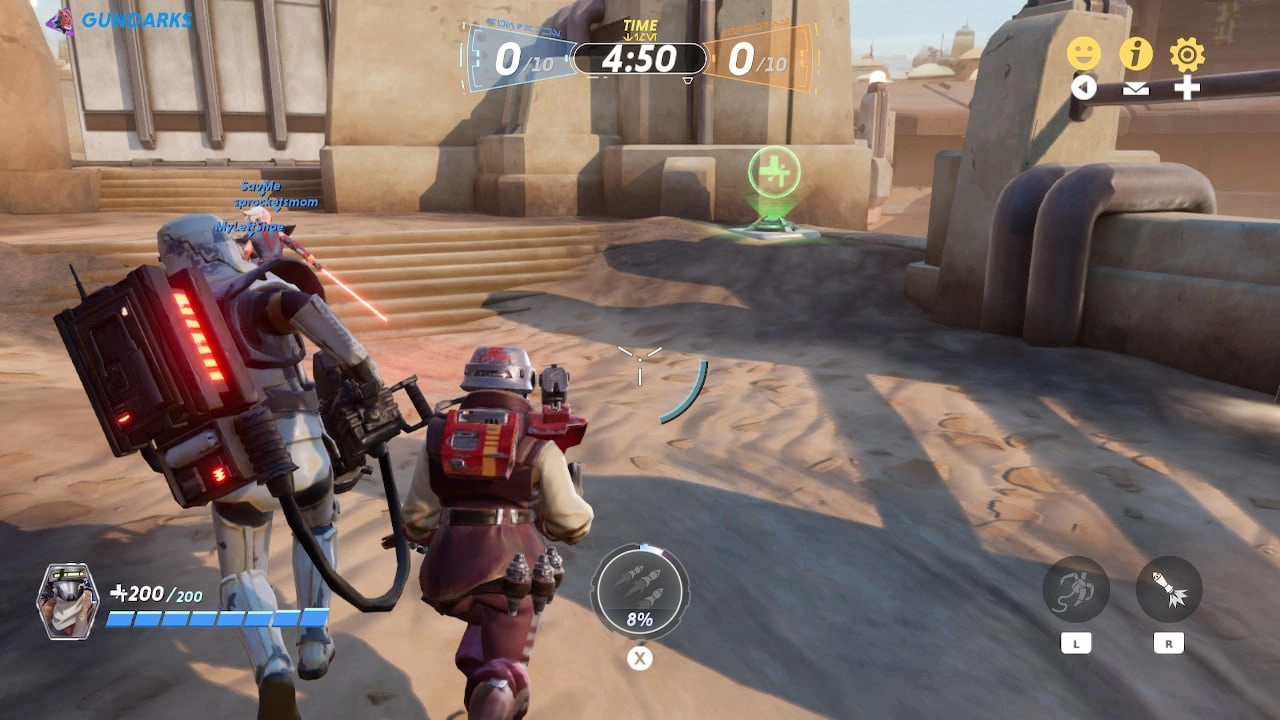Screen dimensions: 1280x720
Task: Open the settings gear icon
Action: pos(1186,53)
